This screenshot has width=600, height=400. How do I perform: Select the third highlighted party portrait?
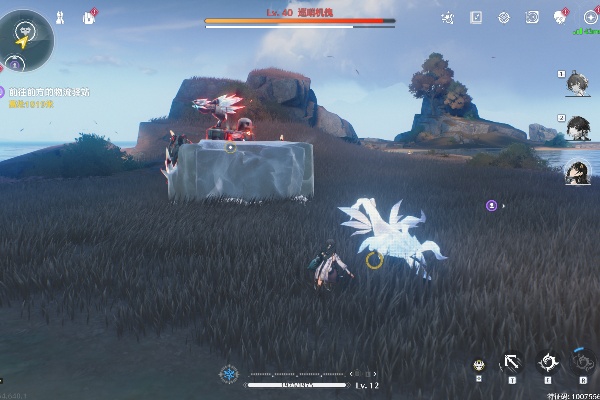tap(577, 172)
